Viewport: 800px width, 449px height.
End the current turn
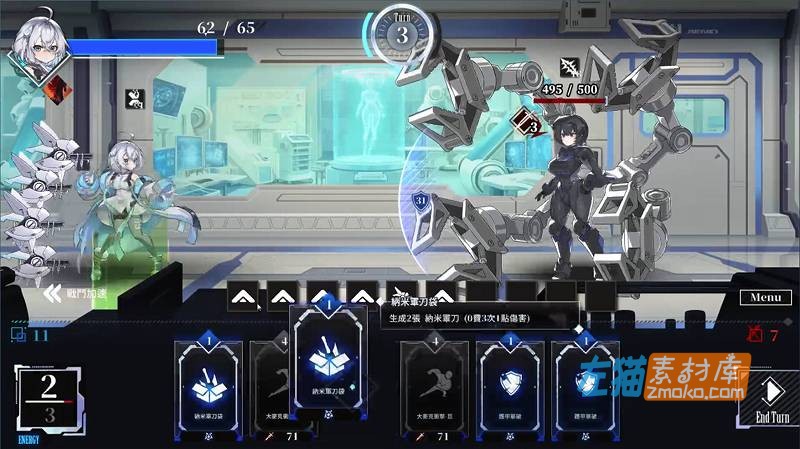(x=774, y=399)
